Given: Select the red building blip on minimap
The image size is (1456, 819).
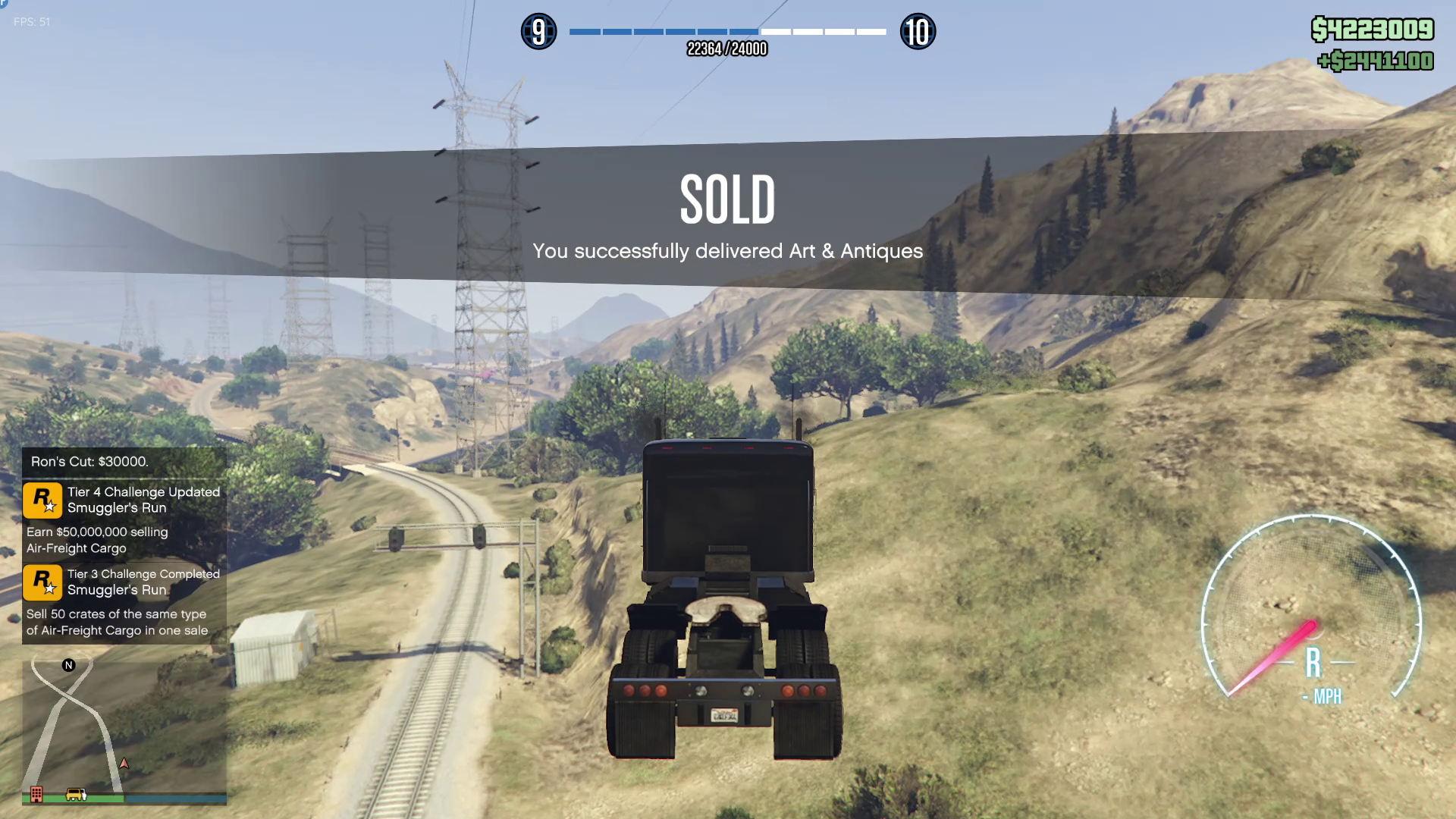Looking at the screenshot, I should pyautogui.click(x=36, y=794).
